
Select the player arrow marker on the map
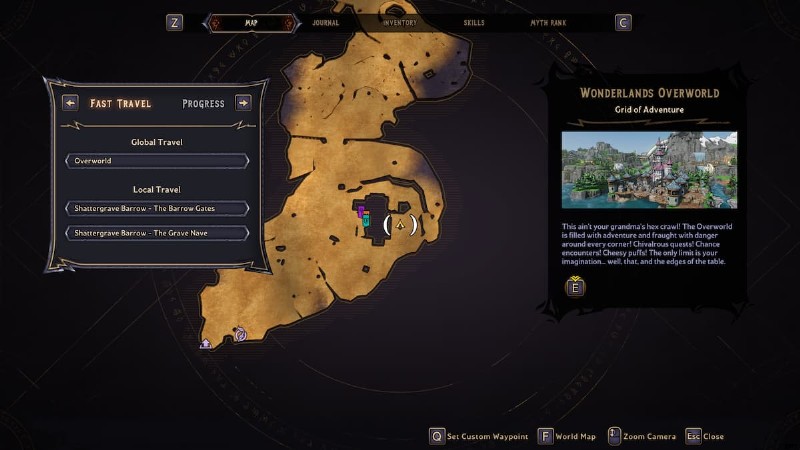coord(400,225)
